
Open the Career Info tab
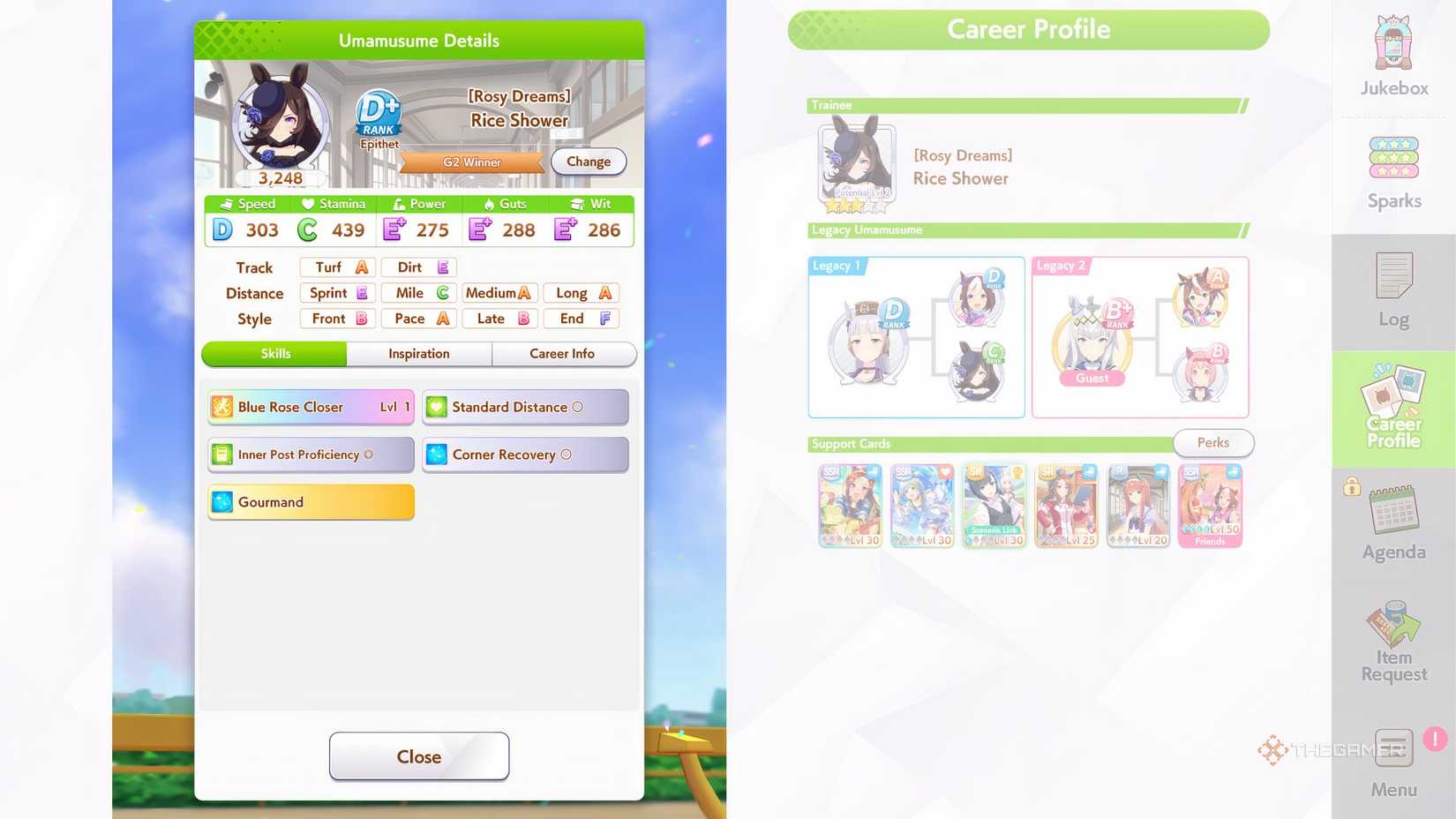[563, 353]
